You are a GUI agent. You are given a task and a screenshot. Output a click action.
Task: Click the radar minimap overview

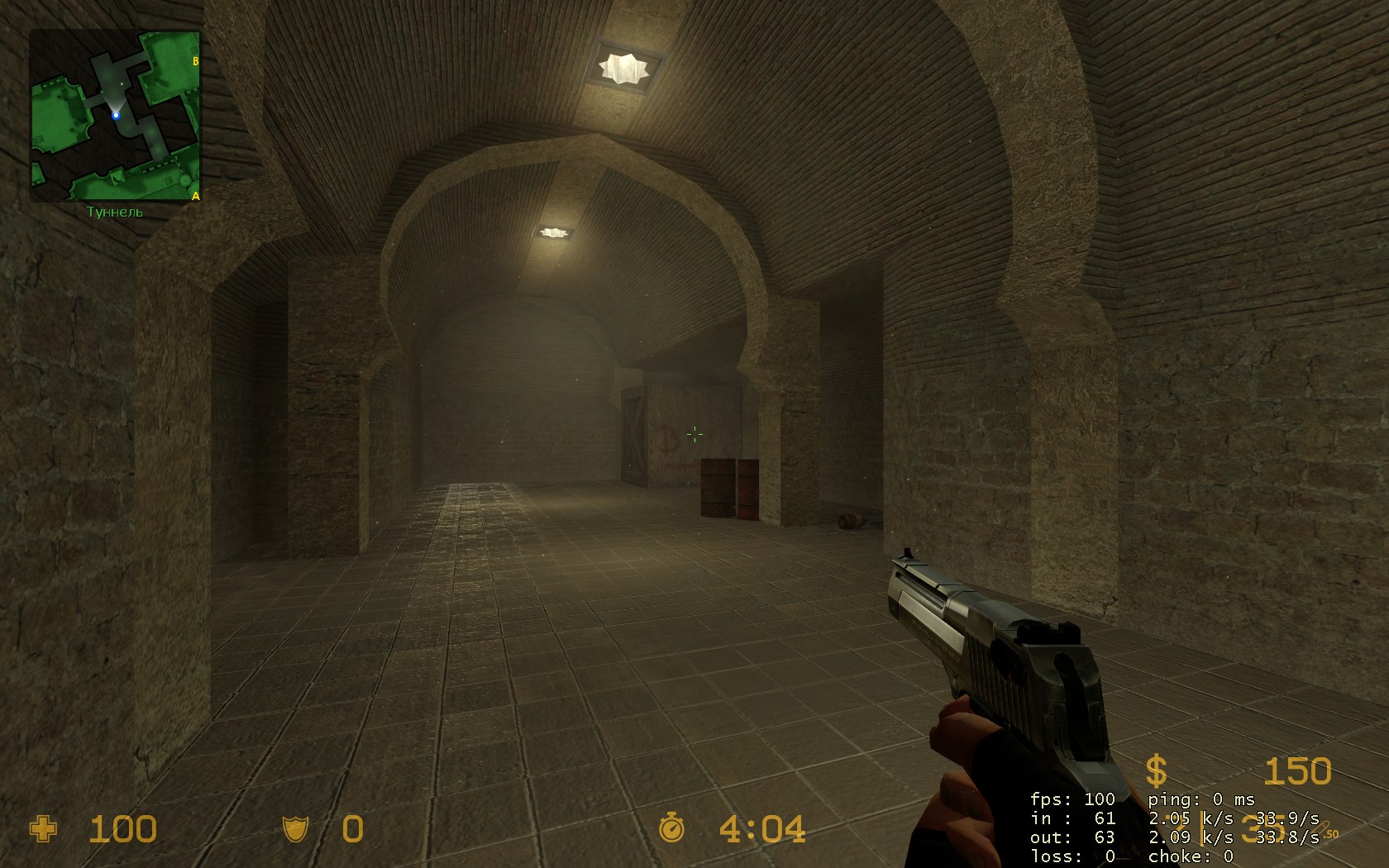click(116, 116)
